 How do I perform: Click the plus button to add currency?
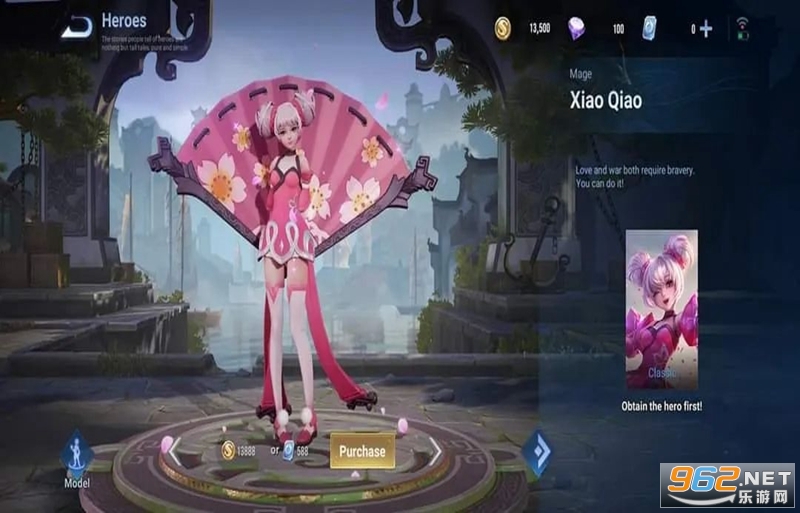(x=706, y=29)
